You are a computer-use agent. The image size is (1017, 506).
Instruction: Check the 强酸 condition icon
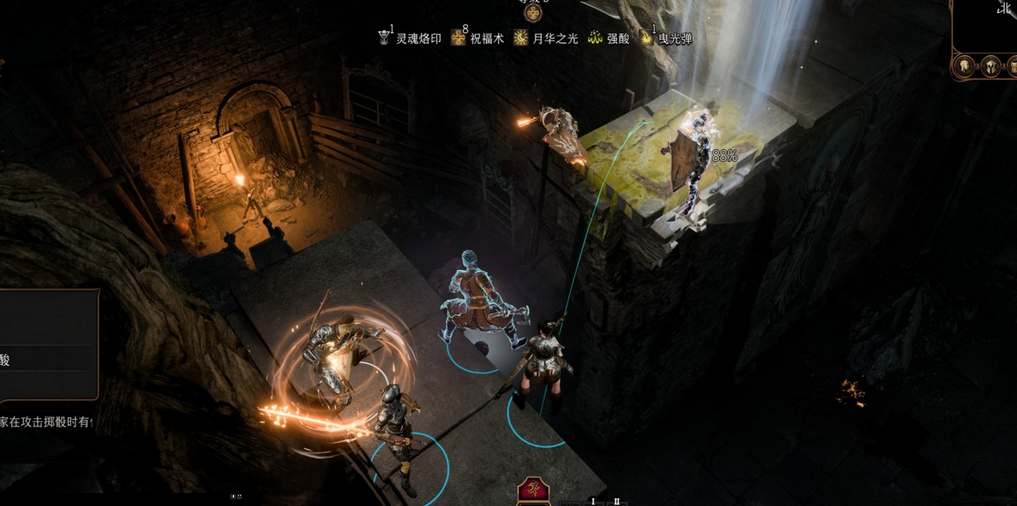tap(595, 38)
